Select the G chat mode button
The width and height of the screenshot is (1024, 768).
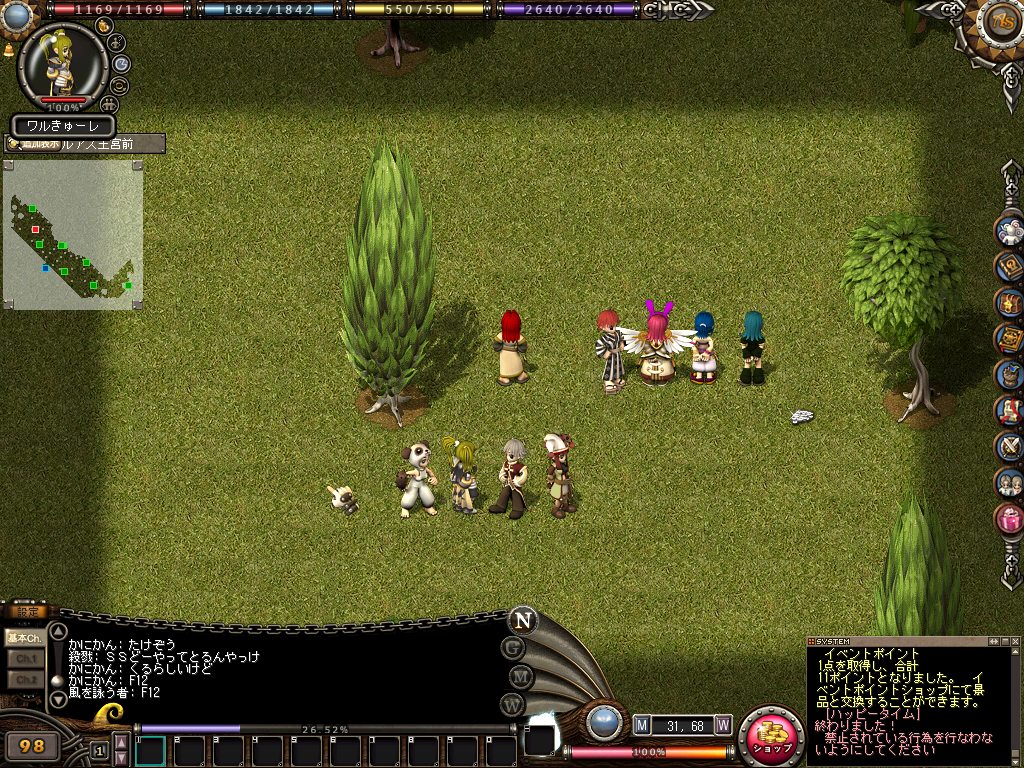pyautogui.click(x=514, y=648)
